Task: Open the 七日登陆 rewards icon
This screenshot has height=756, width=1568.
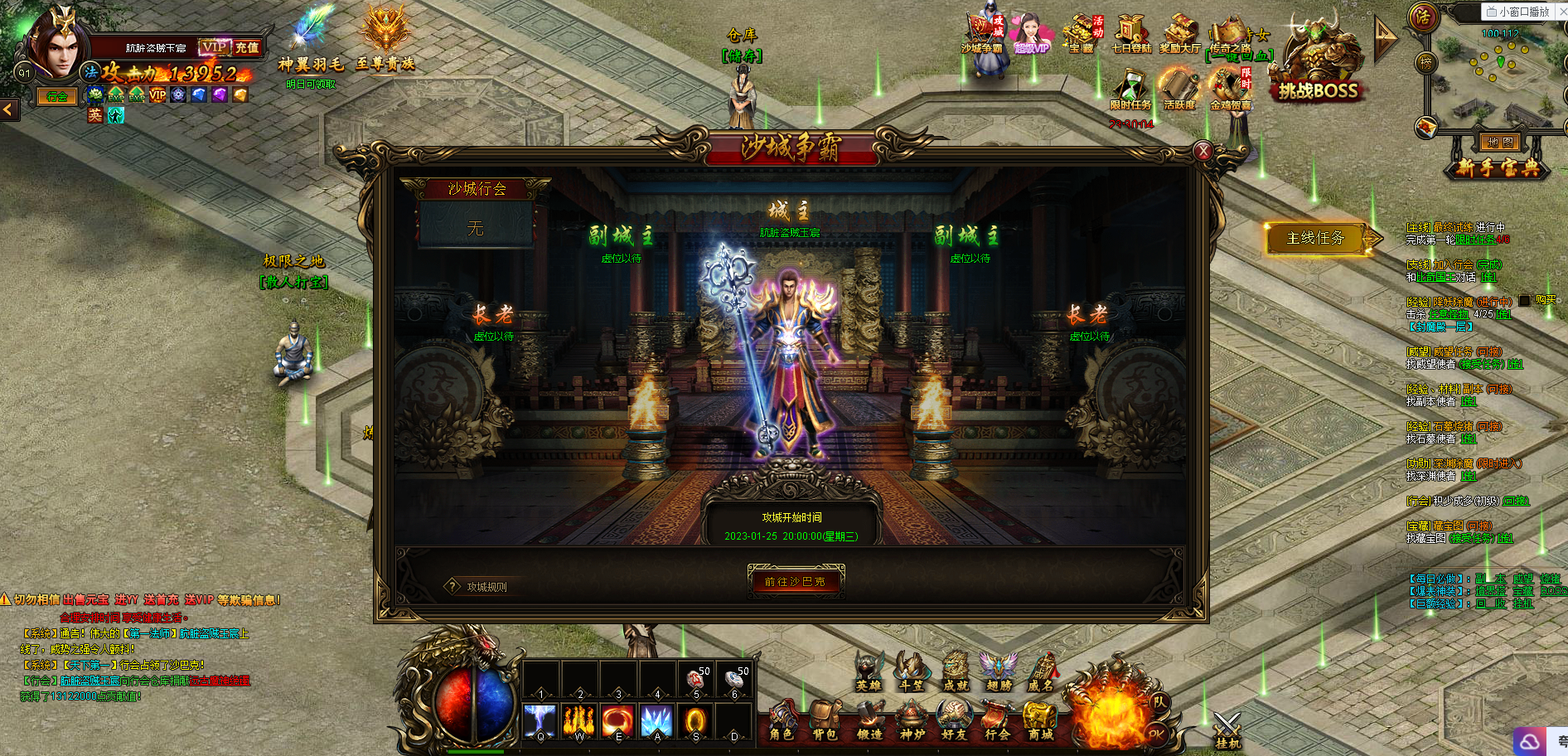Action: coord(1131,35)
